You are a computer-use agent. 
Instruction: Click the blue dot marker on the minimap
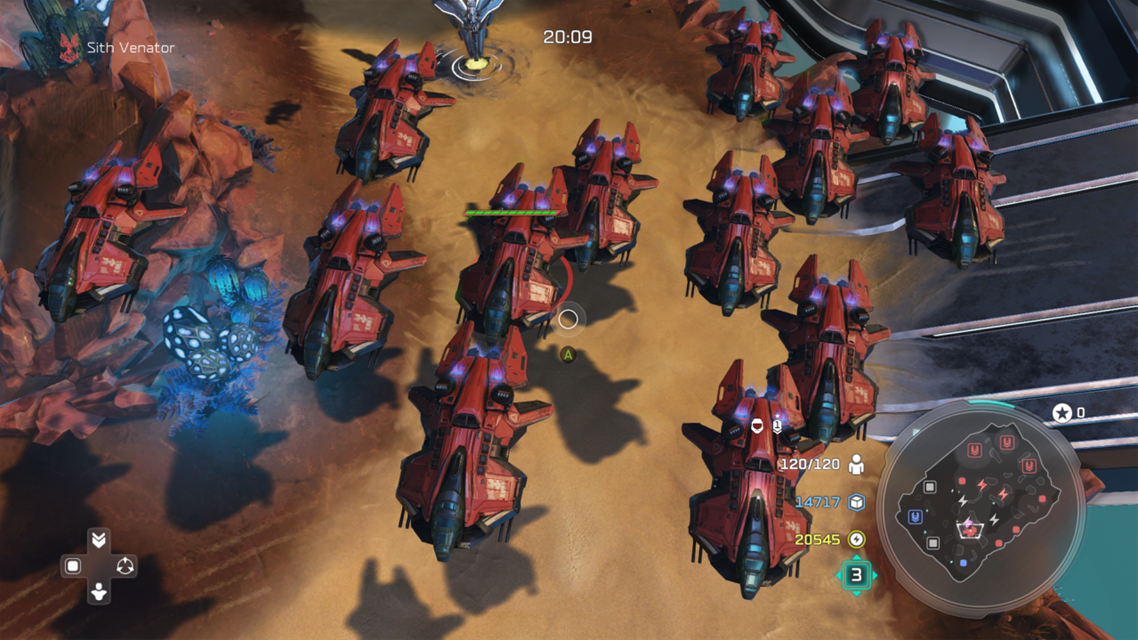(963, 564)
